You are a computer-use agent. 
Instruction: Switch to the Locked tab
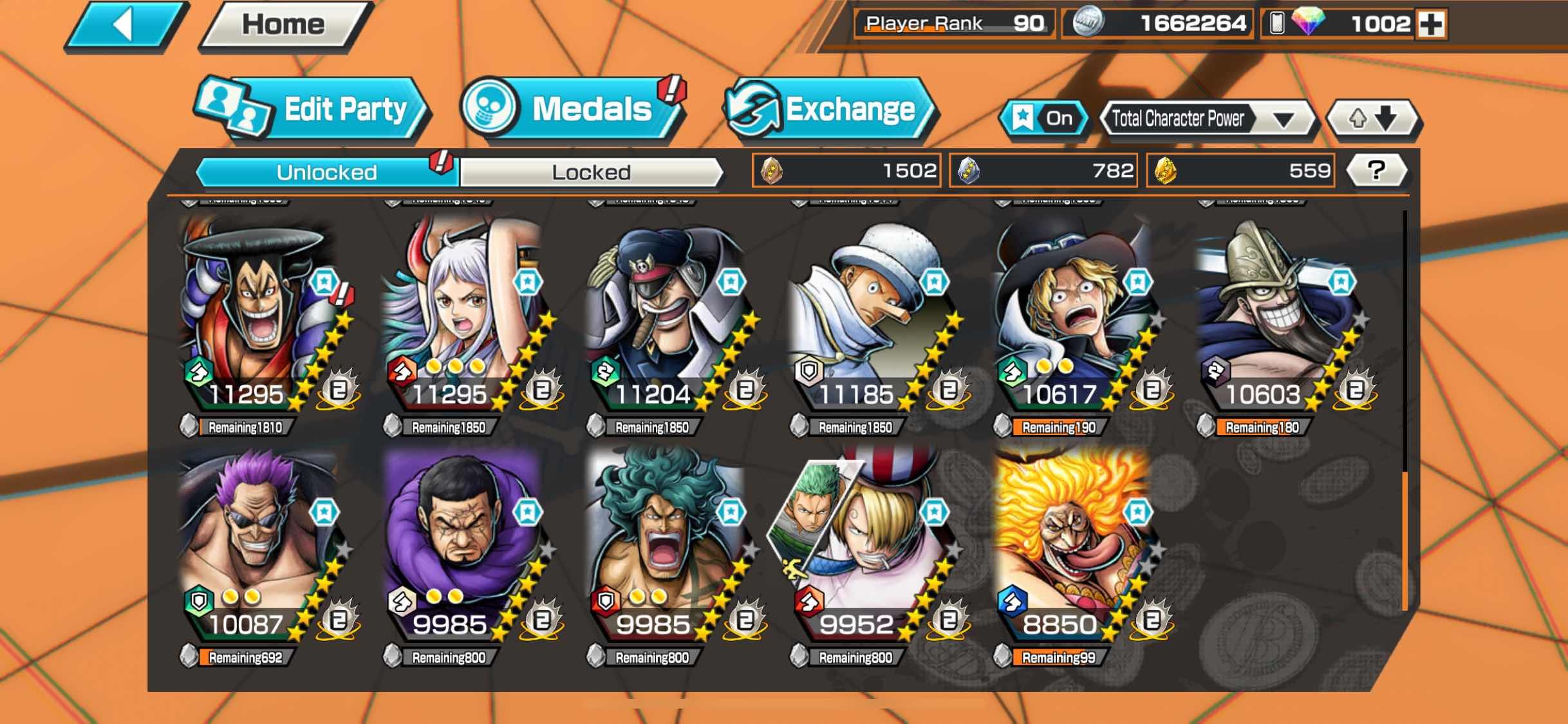tap(591, 172)
